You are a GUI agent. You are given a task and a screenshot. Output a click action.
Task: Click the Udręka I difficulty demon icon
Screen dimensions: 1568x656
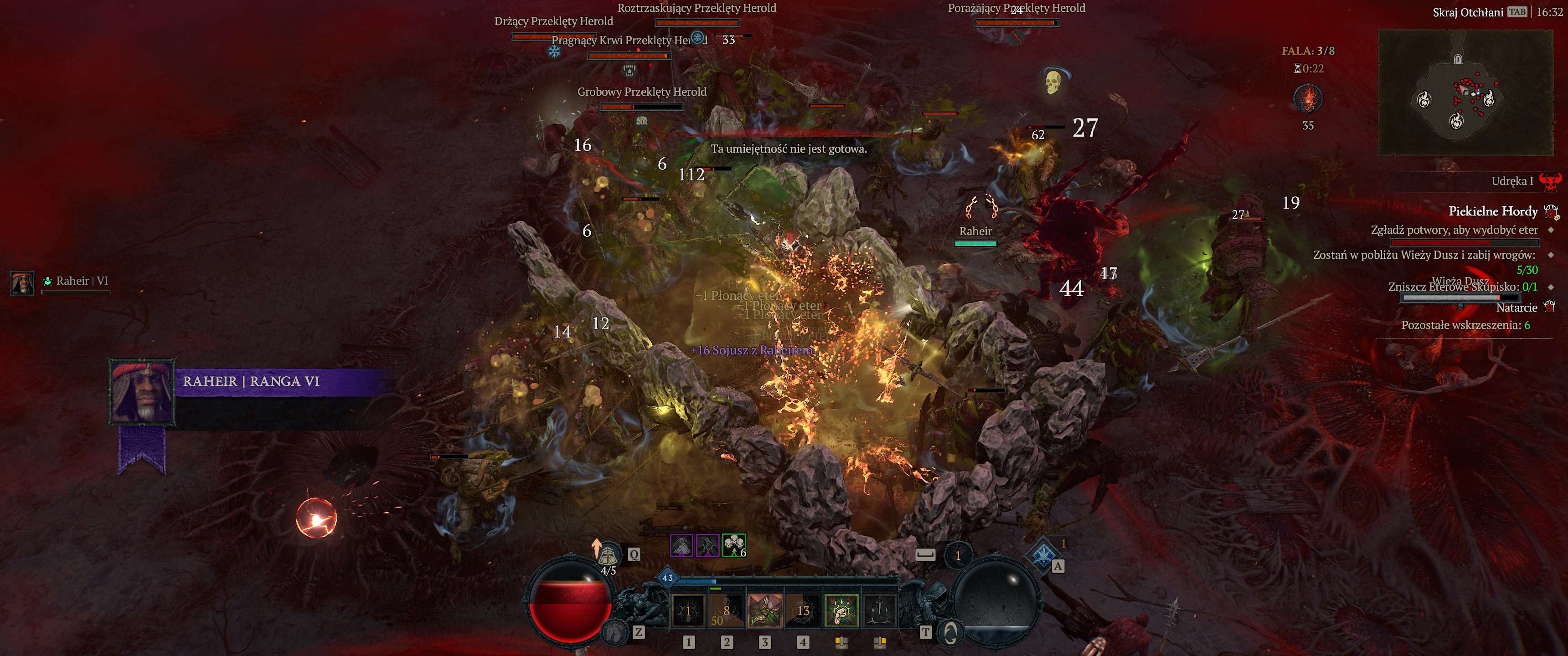pos(1550,181)
